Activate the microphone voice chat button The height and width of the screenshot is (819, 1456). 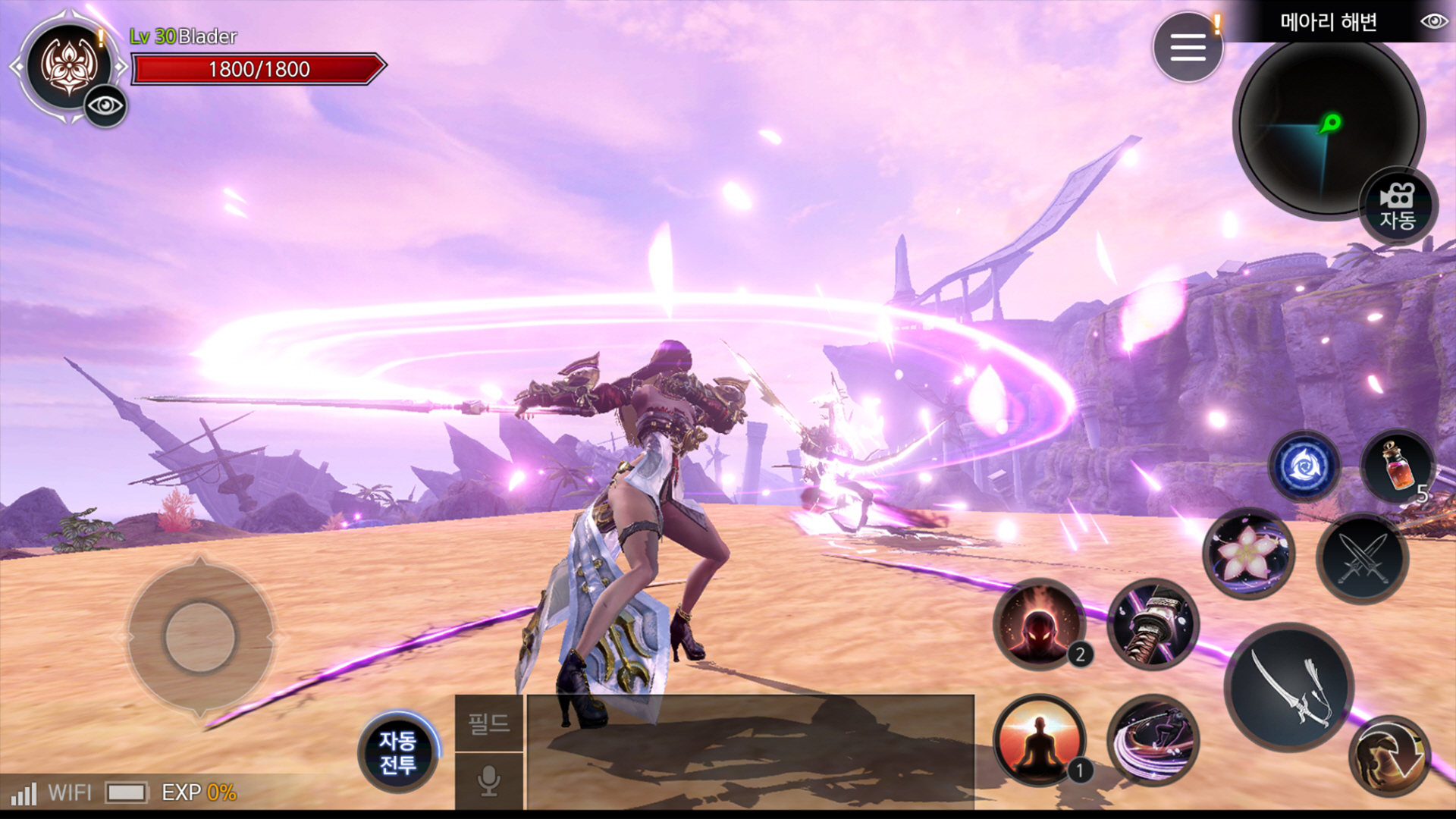[x=489, y=781]
